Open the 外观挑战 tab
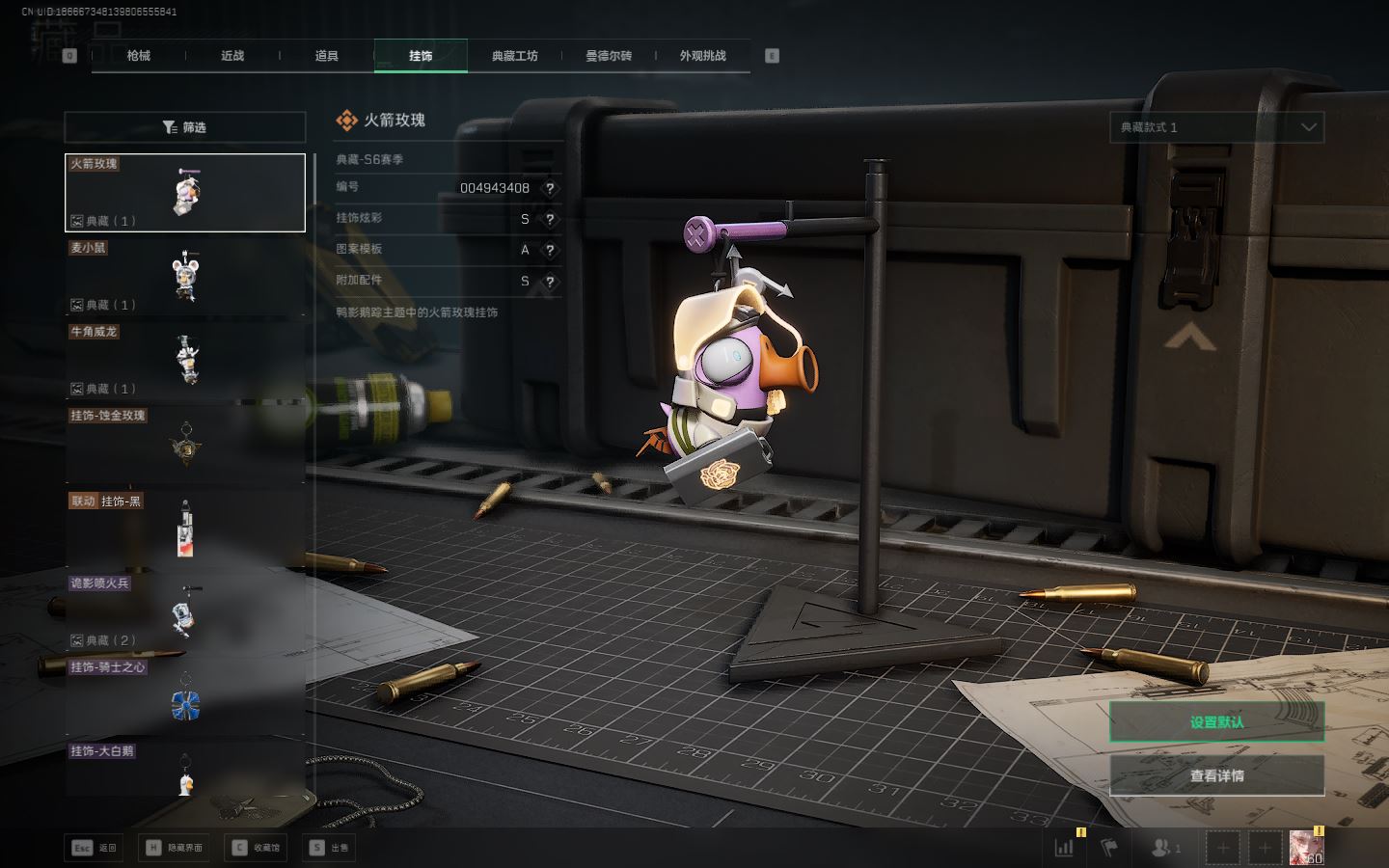The width and height of the screenshot is (1389, 868). (x=702, y=56)
